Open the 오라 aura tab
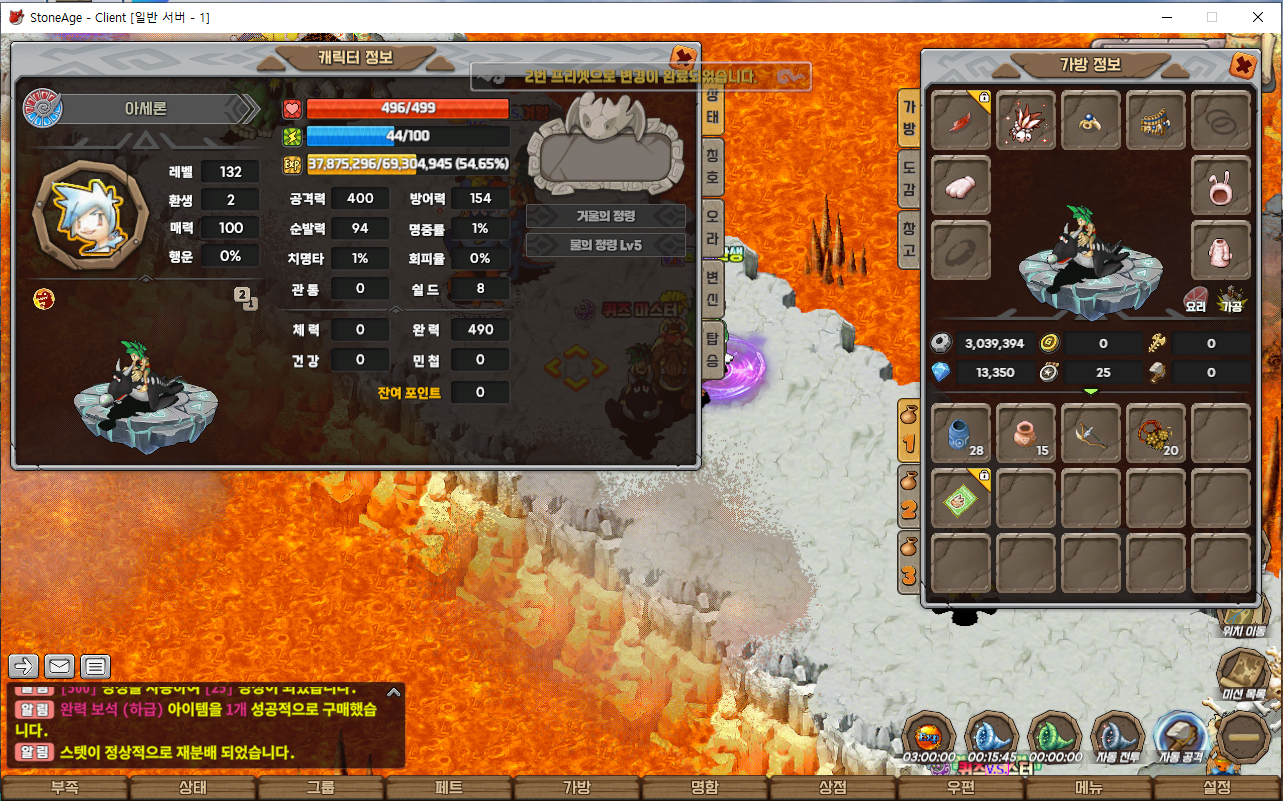 712,222
